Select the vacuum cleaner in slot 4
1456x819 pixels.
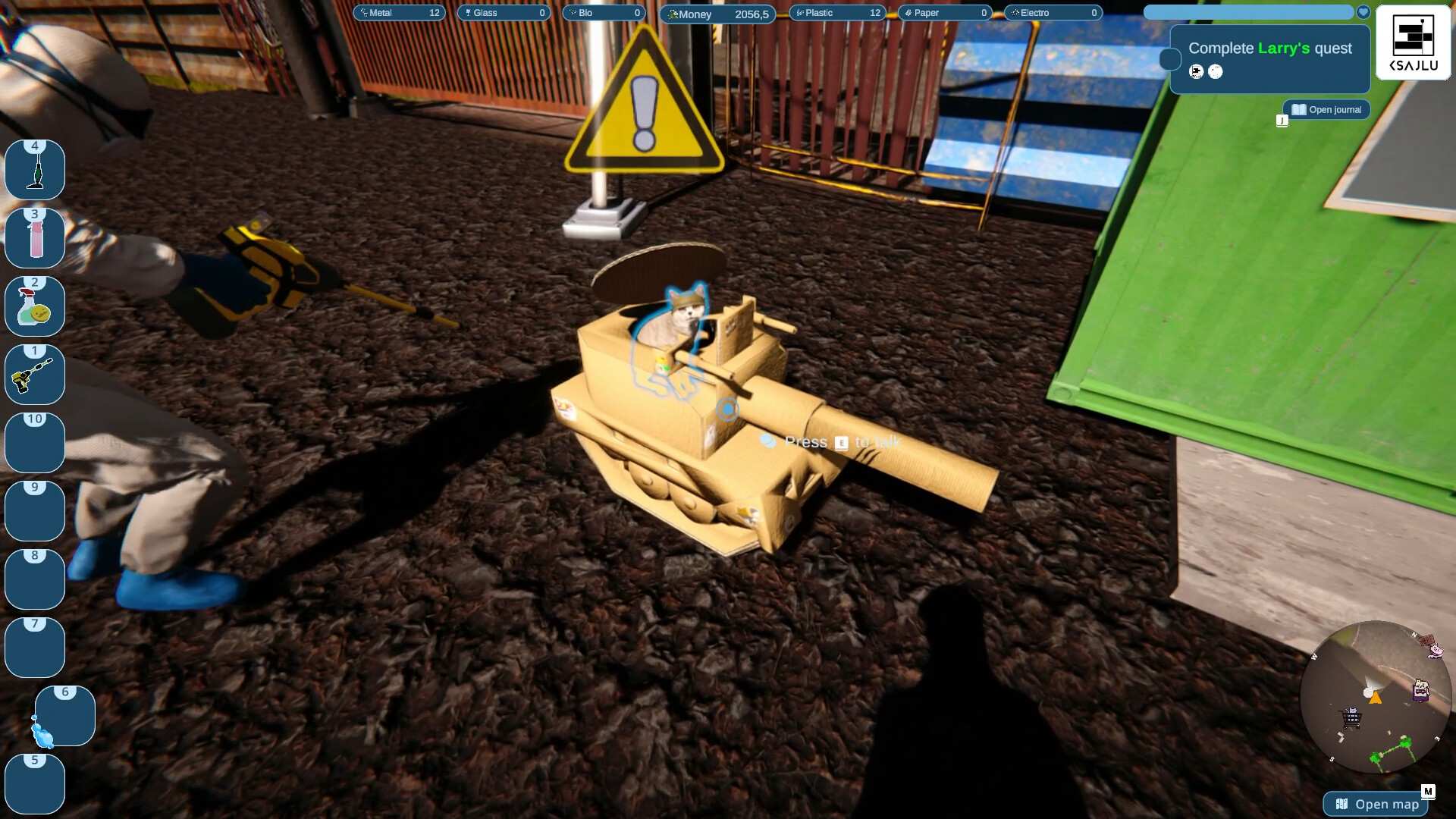coord(34,169)
